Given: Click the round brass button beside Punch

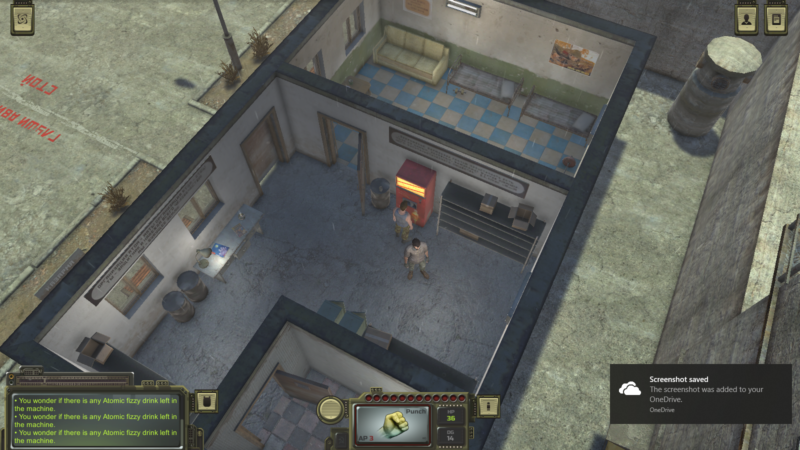Looking at the screenshot, I should pyautogui.click(x=332, y=408).
